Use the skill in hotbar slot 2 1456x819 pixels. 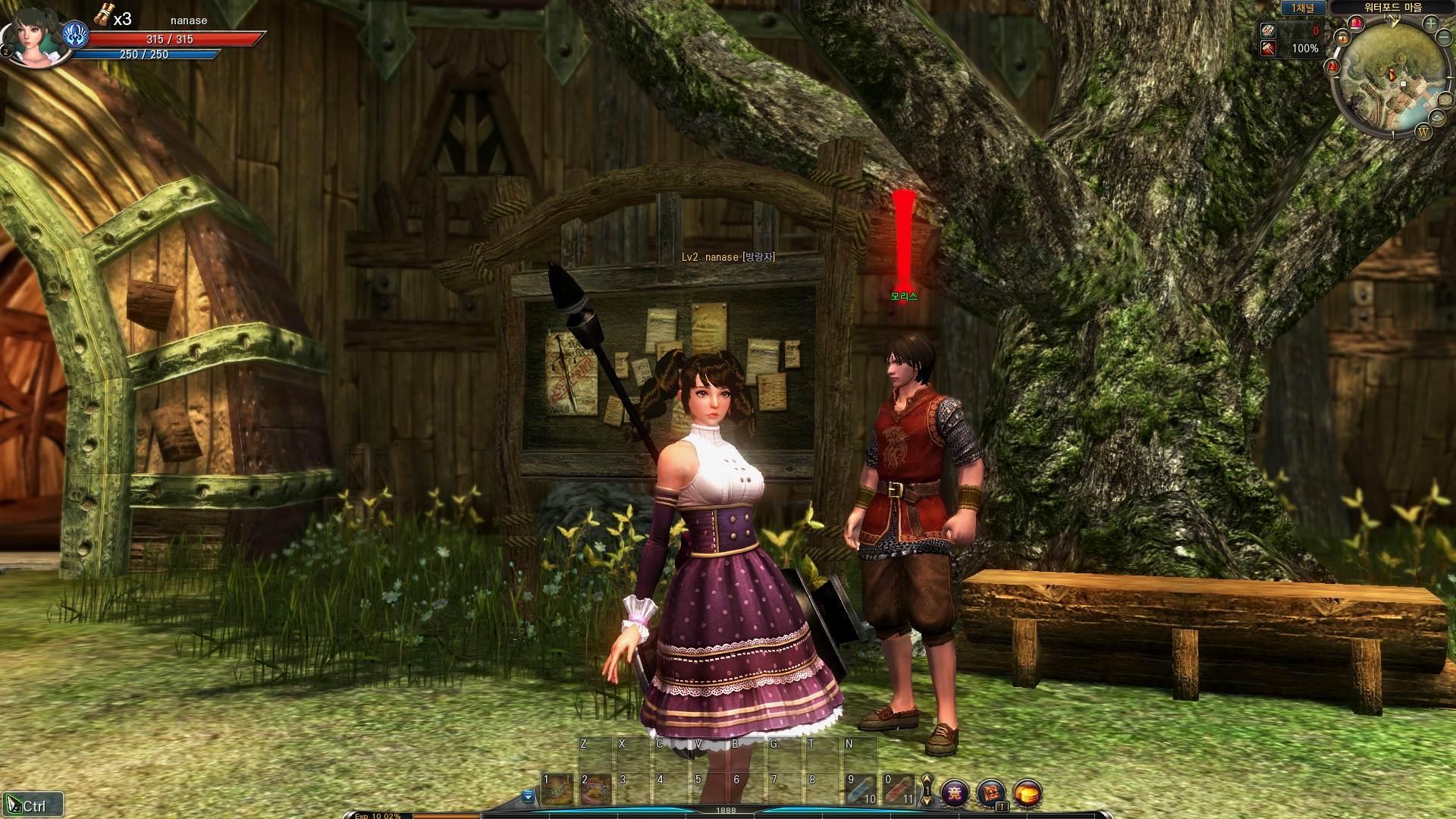[x=595, y=790]
